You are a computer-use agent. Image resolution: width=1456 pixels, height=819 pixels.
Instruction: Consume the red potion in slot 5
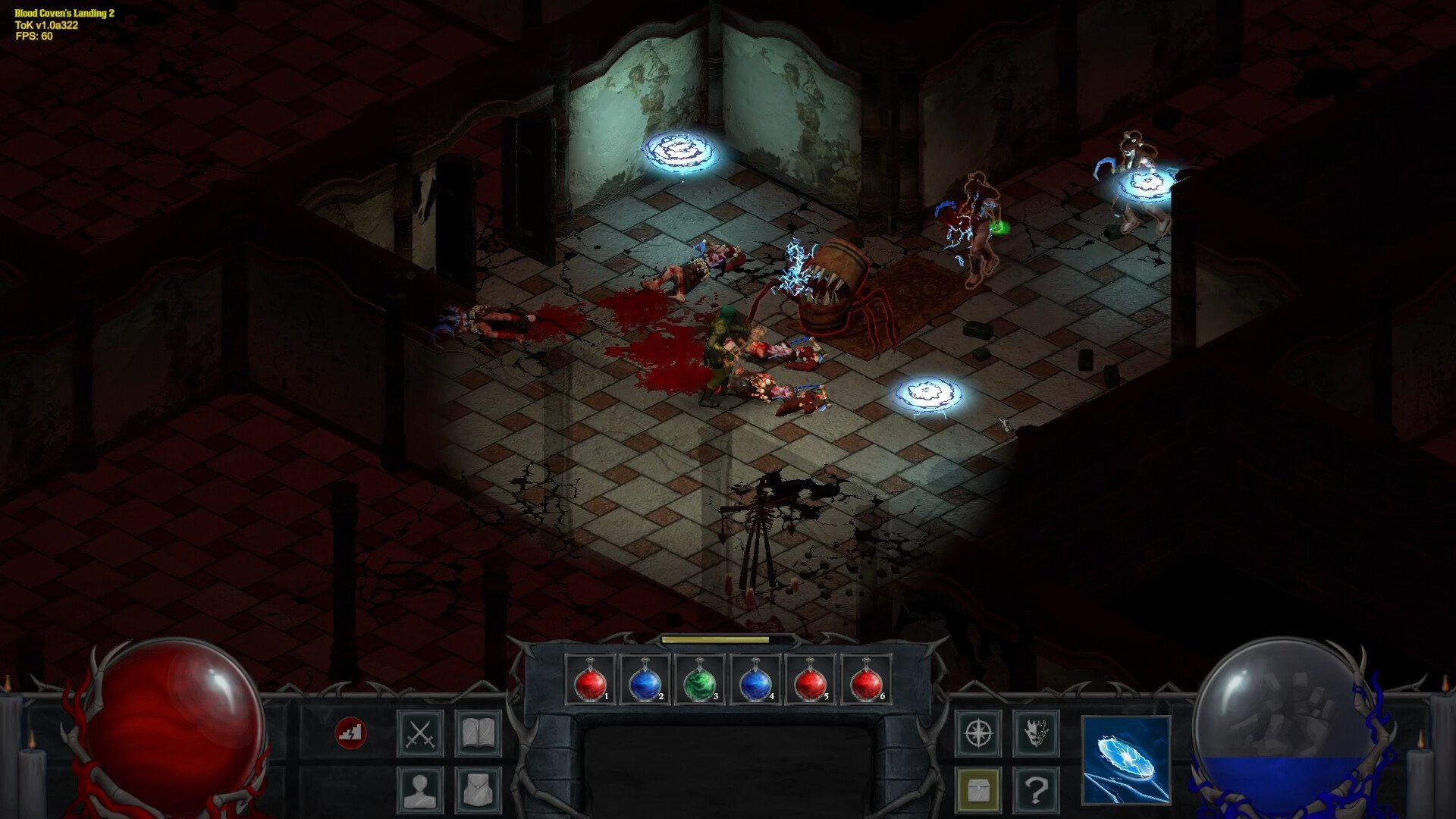coord(811,680)
